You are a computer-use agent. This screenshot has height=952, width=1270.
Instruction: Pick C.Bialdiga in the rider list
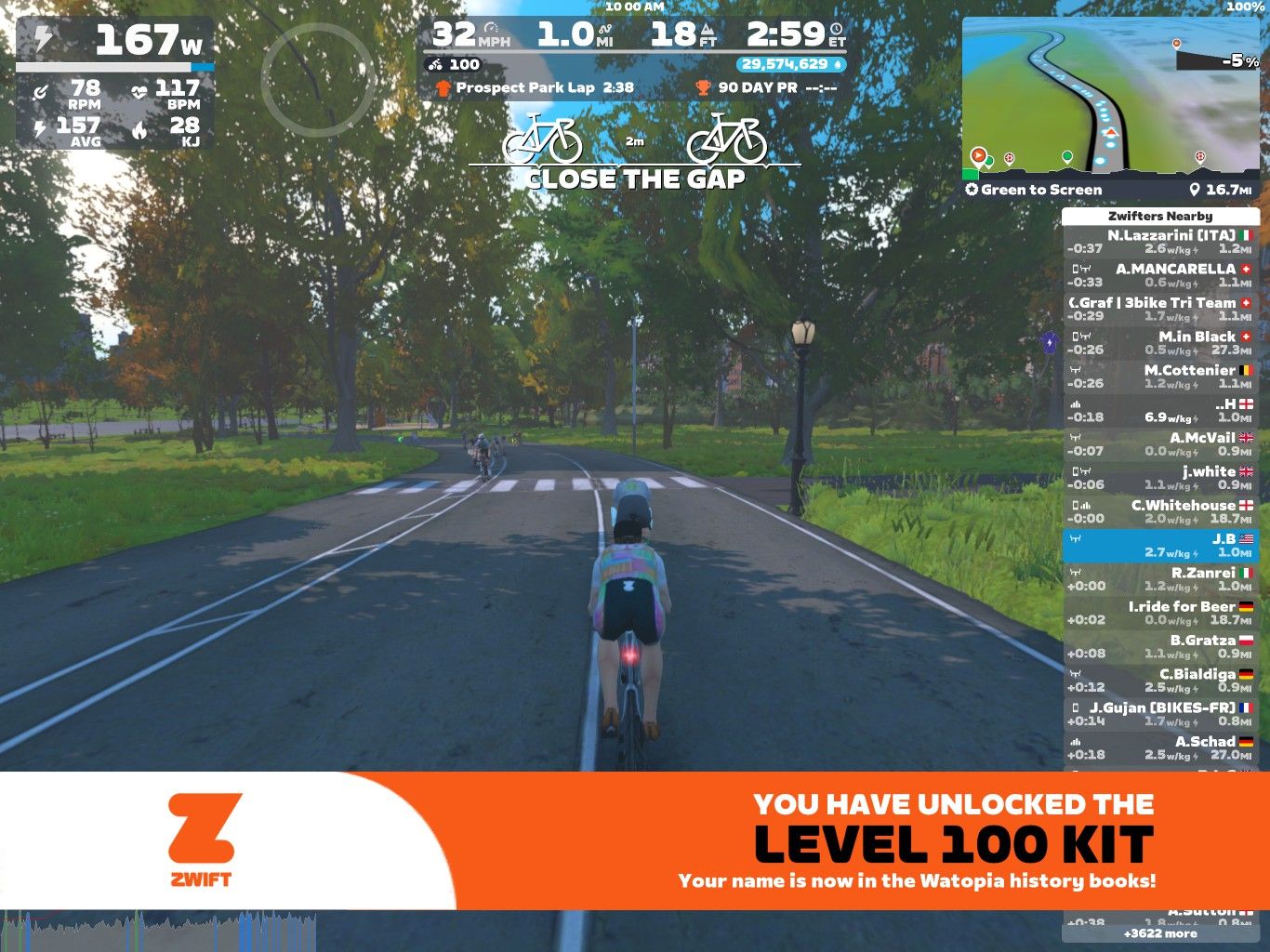(x=1159, y=681)
